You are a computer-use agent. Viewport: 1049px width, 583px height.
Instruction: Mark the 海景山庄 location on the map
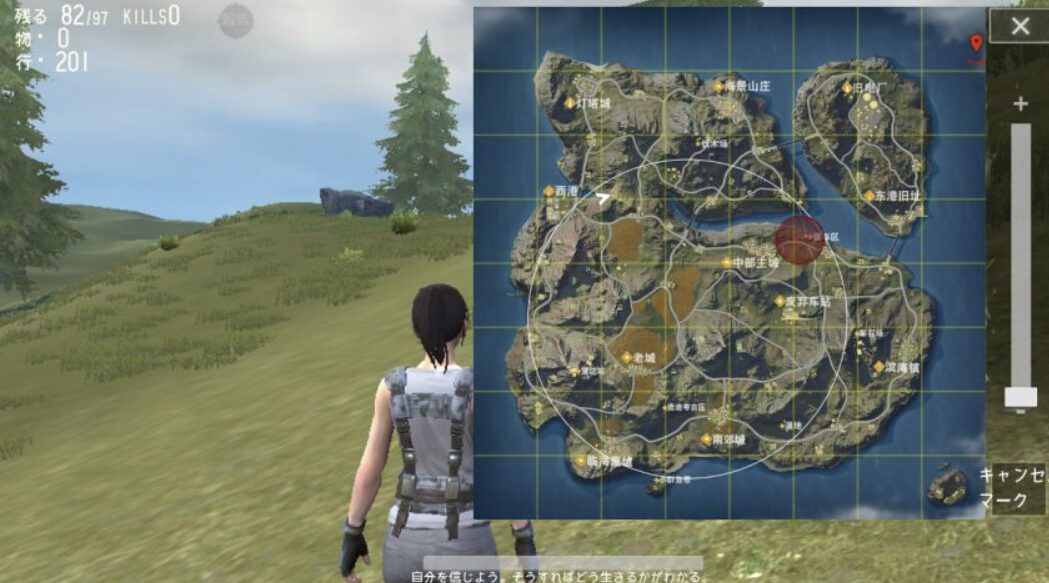point(743,87)
